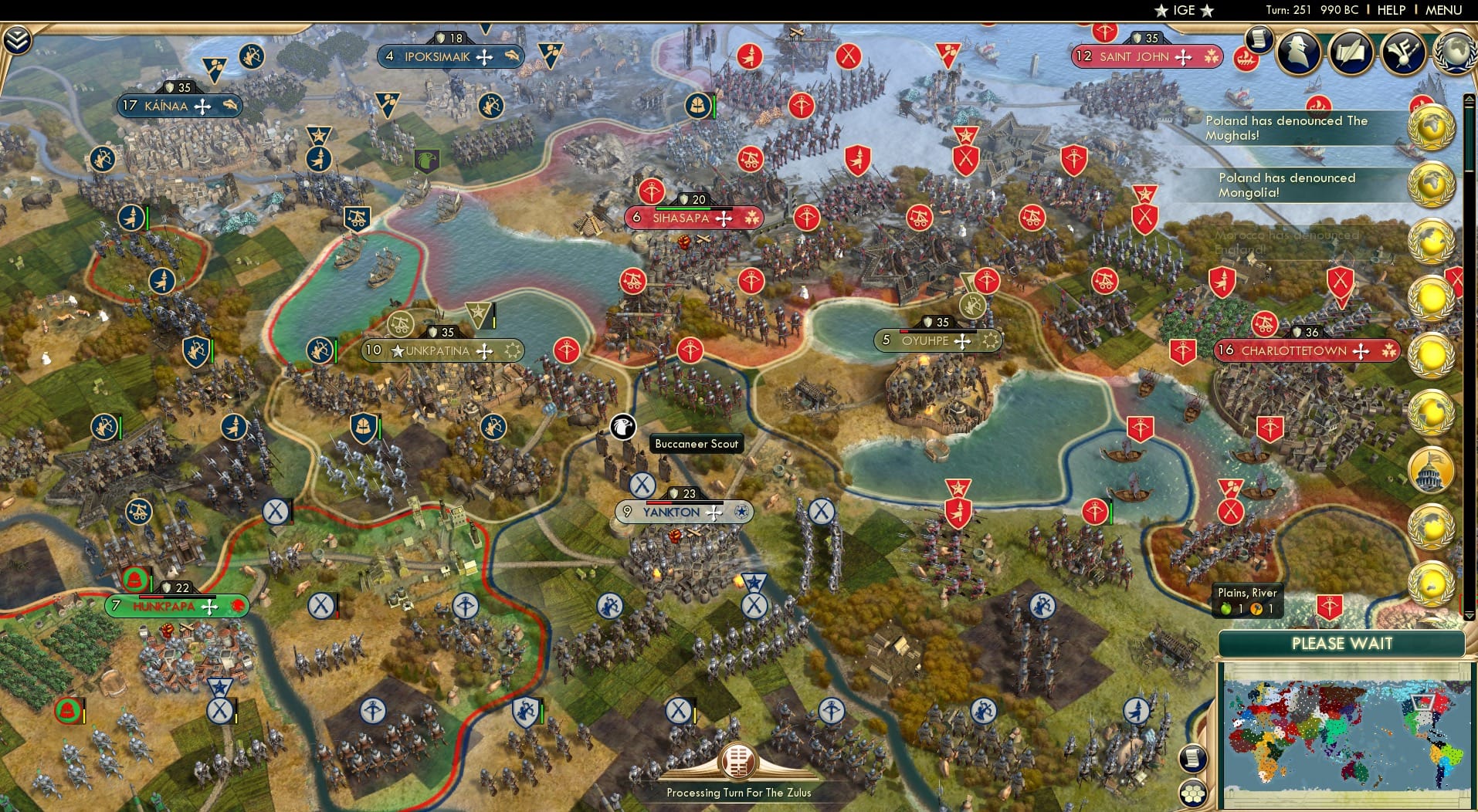Open the HELP menu at the top
Viewport: 1478px width, 812px height.
pos(1391,10)
